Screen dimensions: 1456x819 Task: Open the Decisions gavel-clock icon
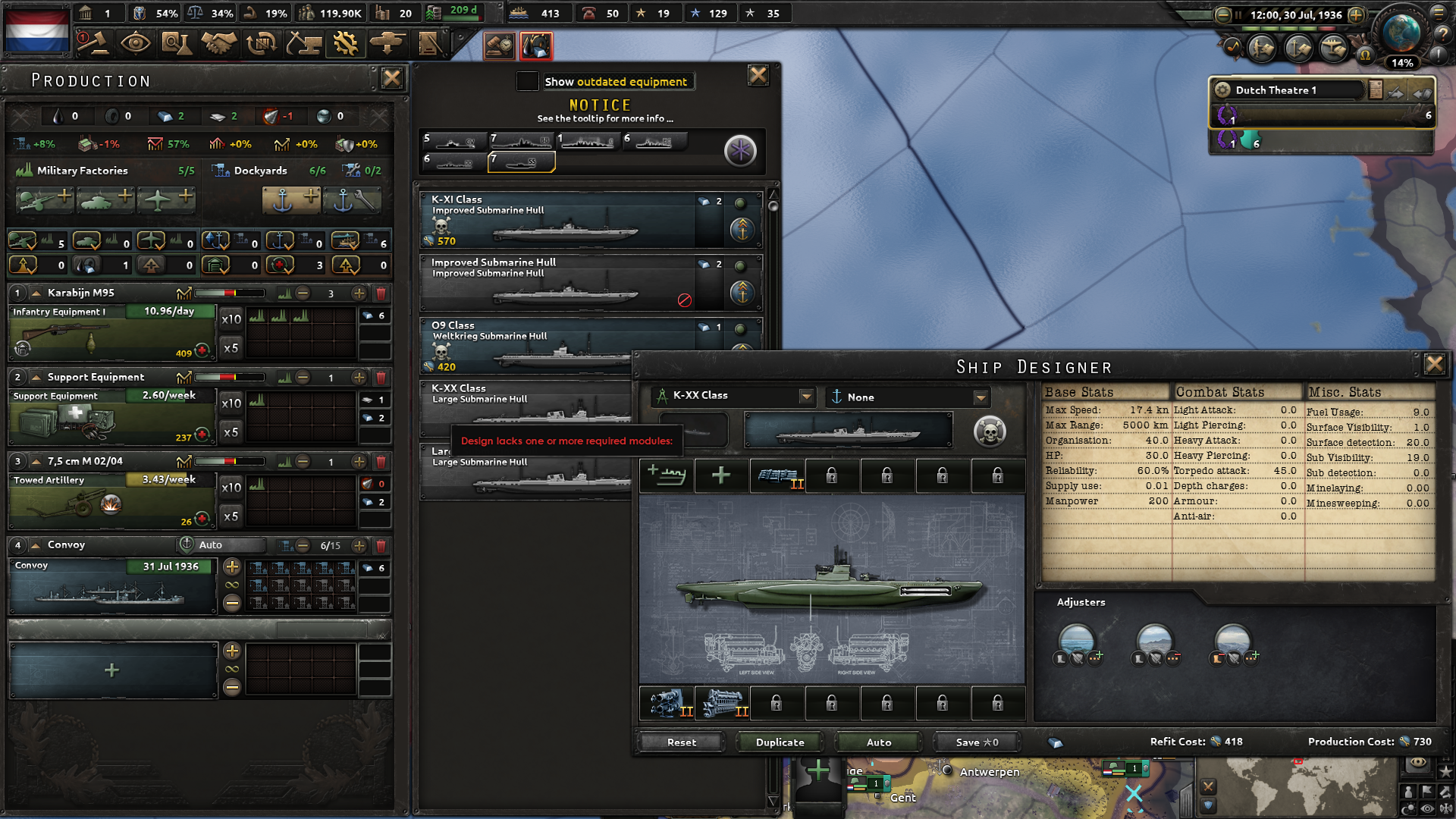[500, 45]
